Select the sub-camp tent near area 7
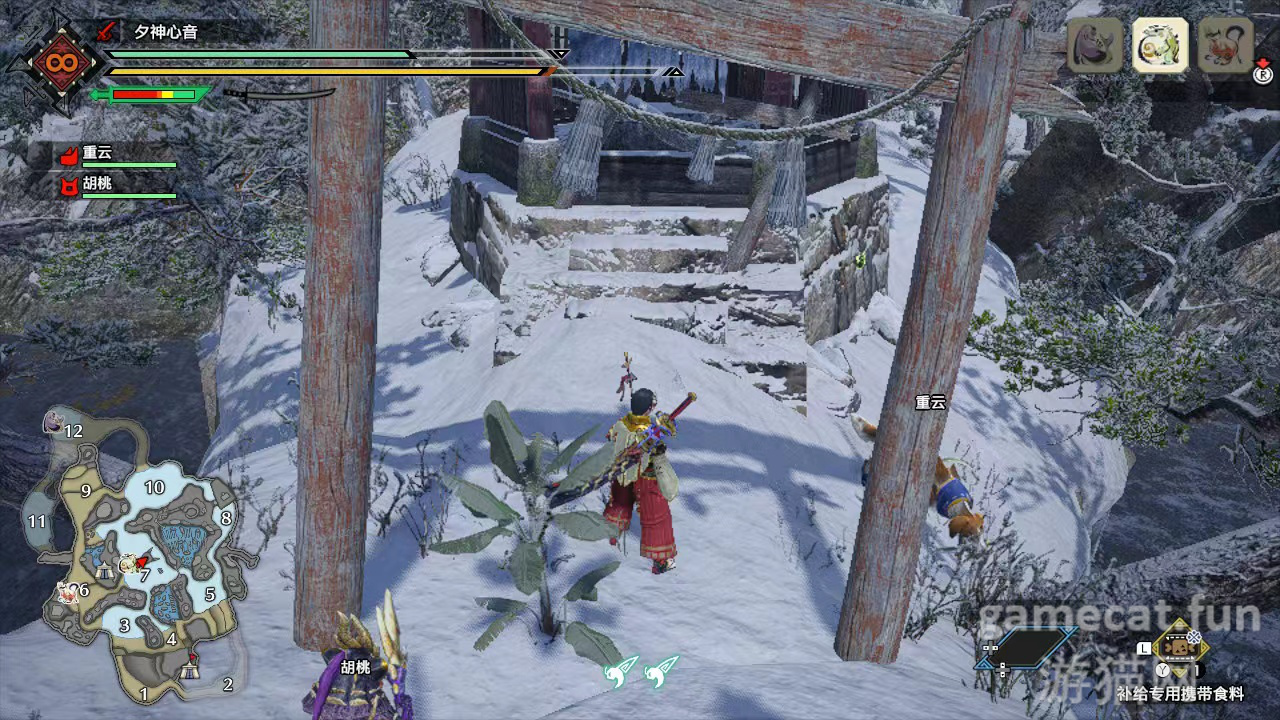The width and height of the screenshot is (1280, 720). [x=106, y=571]
